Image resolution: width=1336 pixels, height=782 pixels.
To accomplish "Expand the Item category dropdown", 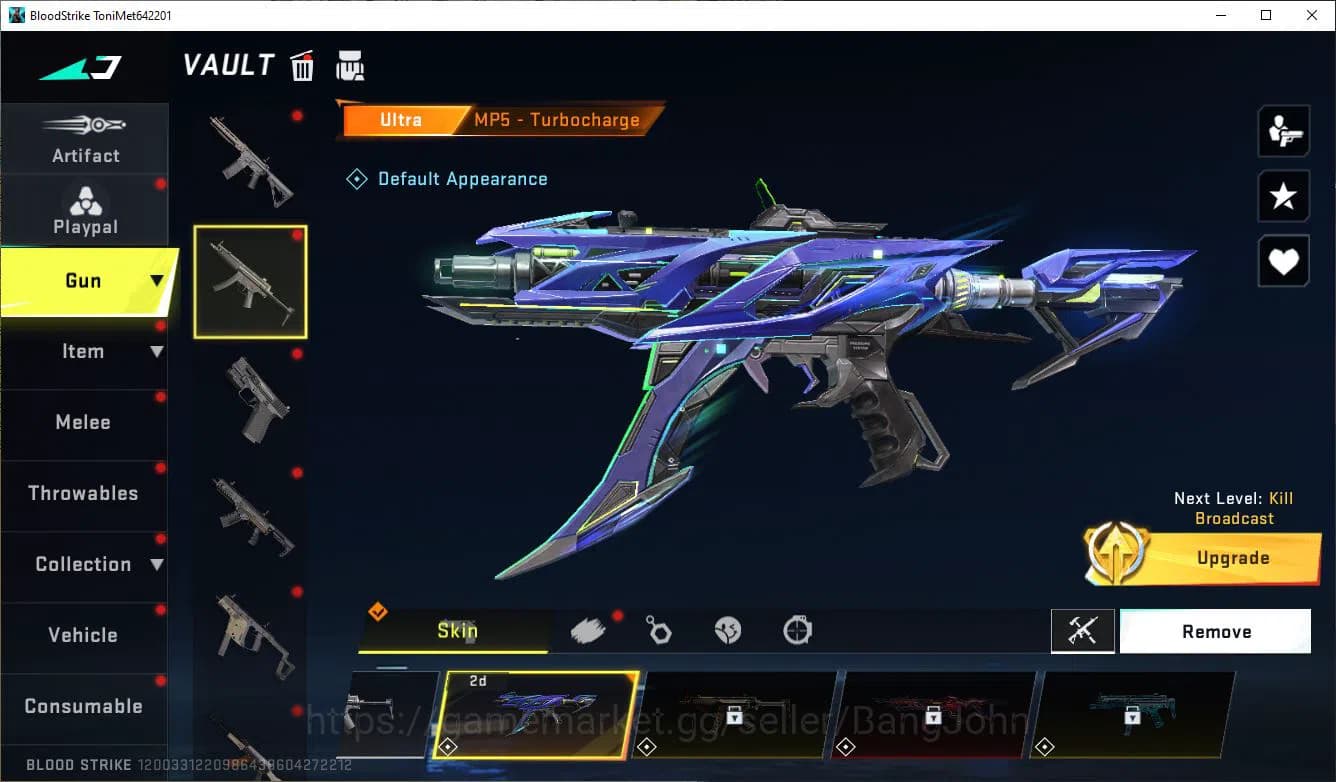I will pos(157,351).
